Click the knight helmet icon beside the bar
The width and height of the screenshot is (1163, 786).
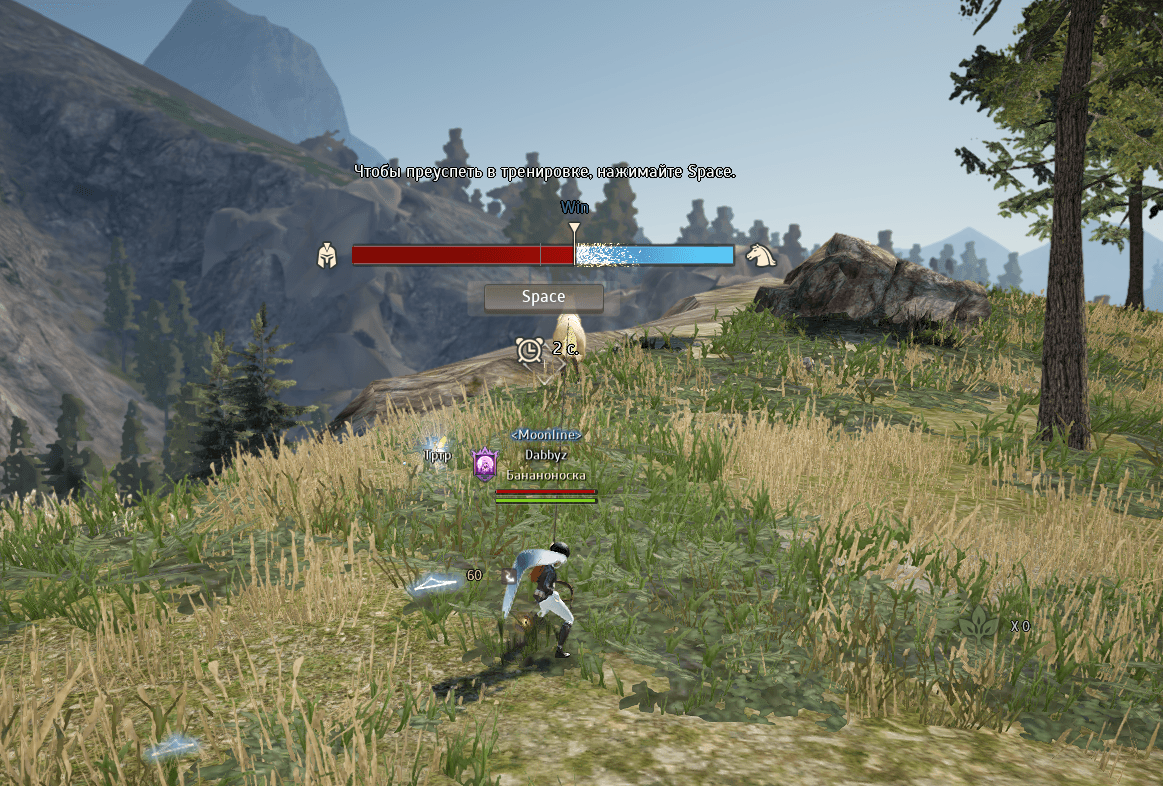click(326, 256)
